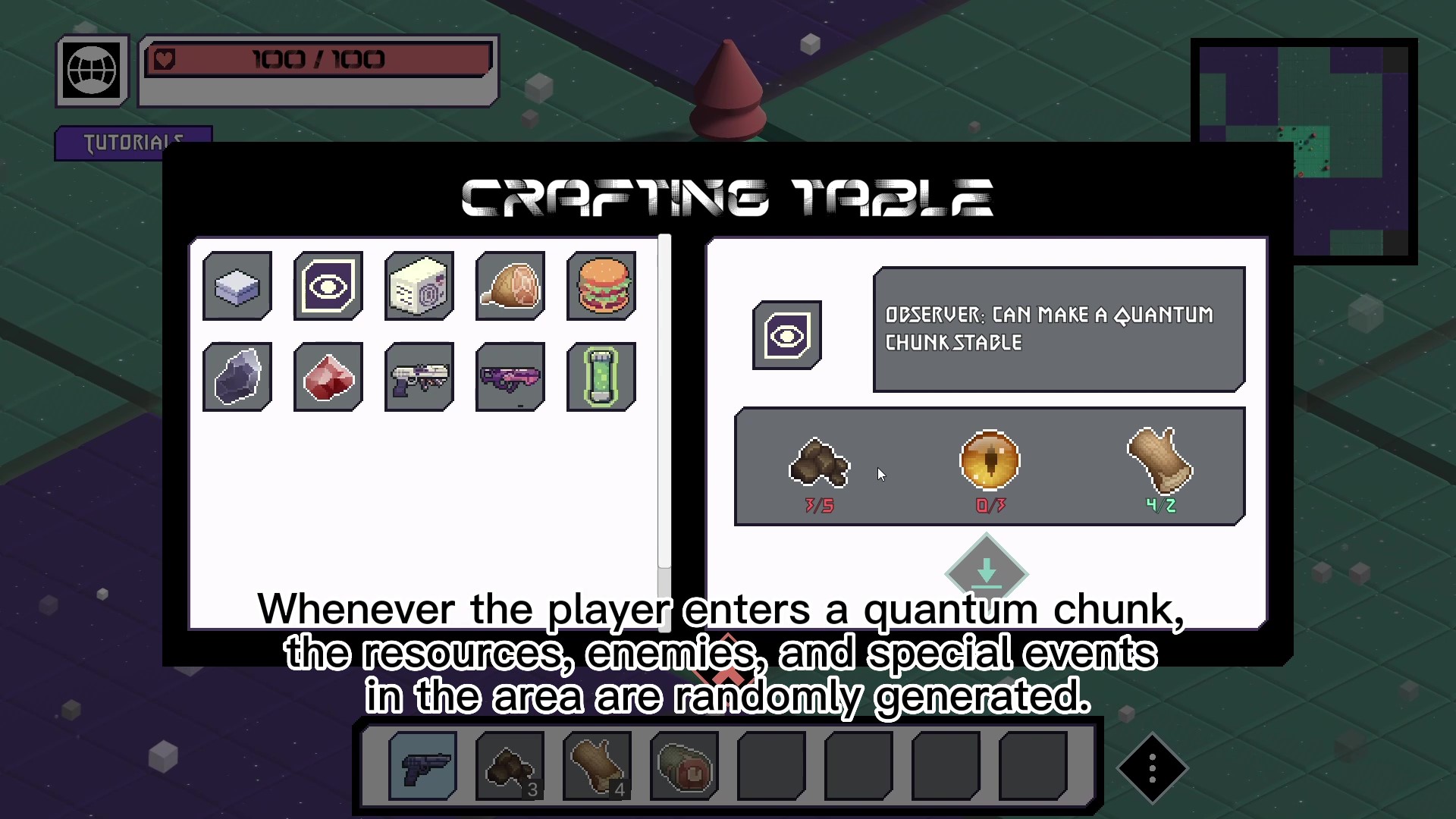
Task: Pick the white pistol recipe
Action: click(419, 378)
